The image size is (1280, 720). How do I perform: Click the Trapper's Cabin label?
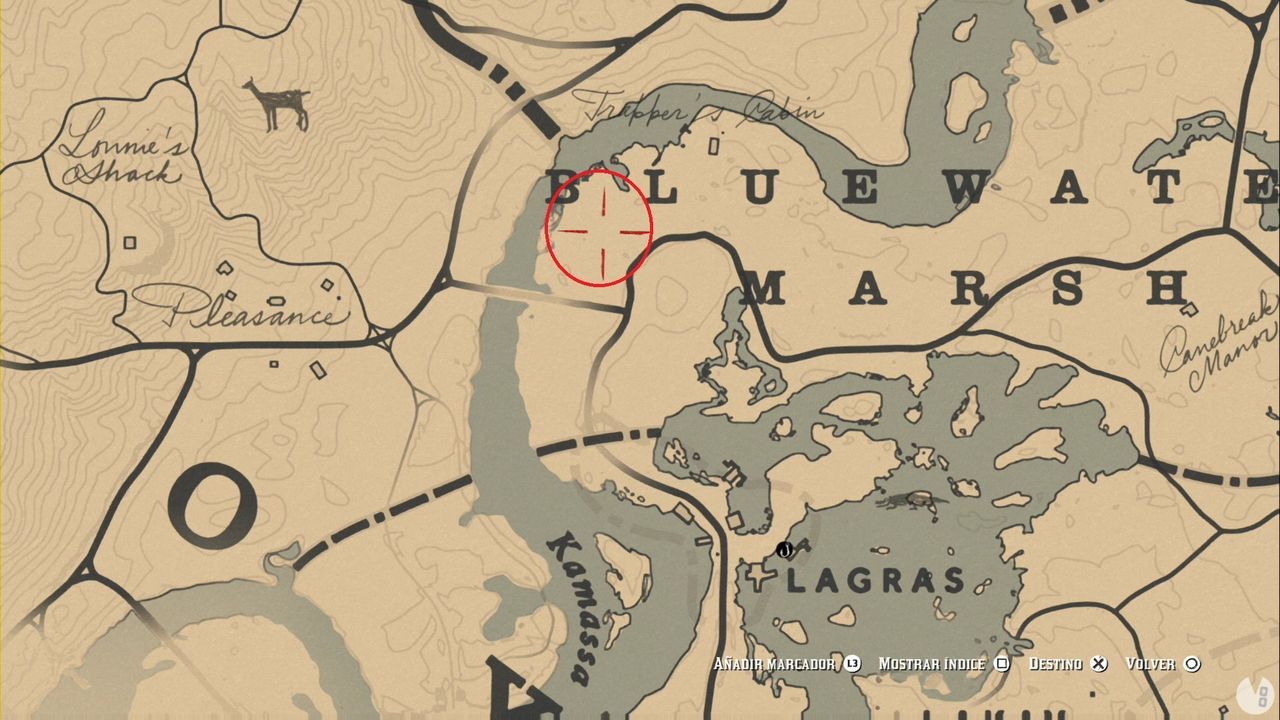[703, 110]
